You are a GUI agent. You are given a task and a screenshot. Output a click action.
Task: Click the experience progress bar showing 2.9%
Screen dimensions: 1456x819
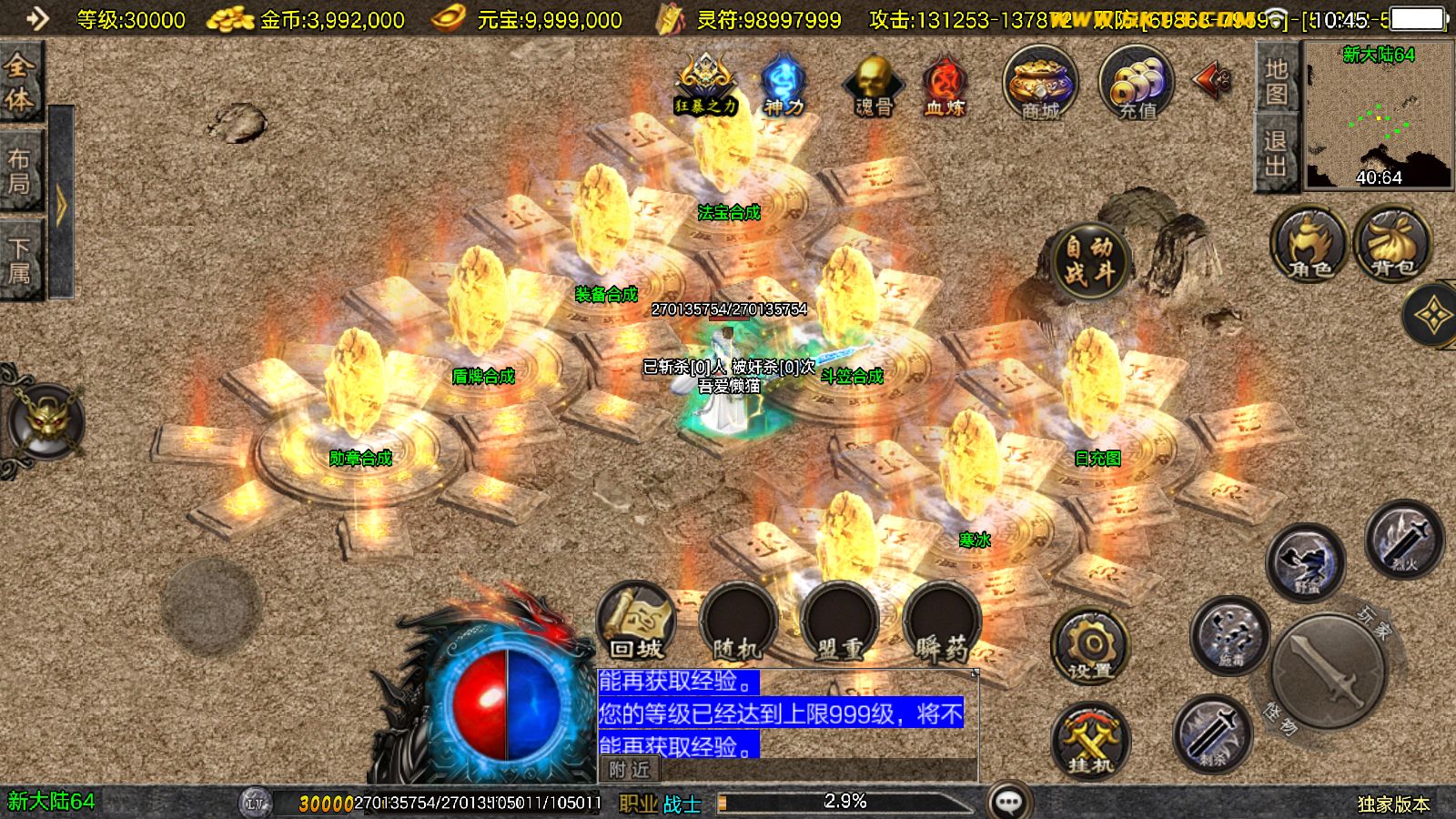coord(846,803)
